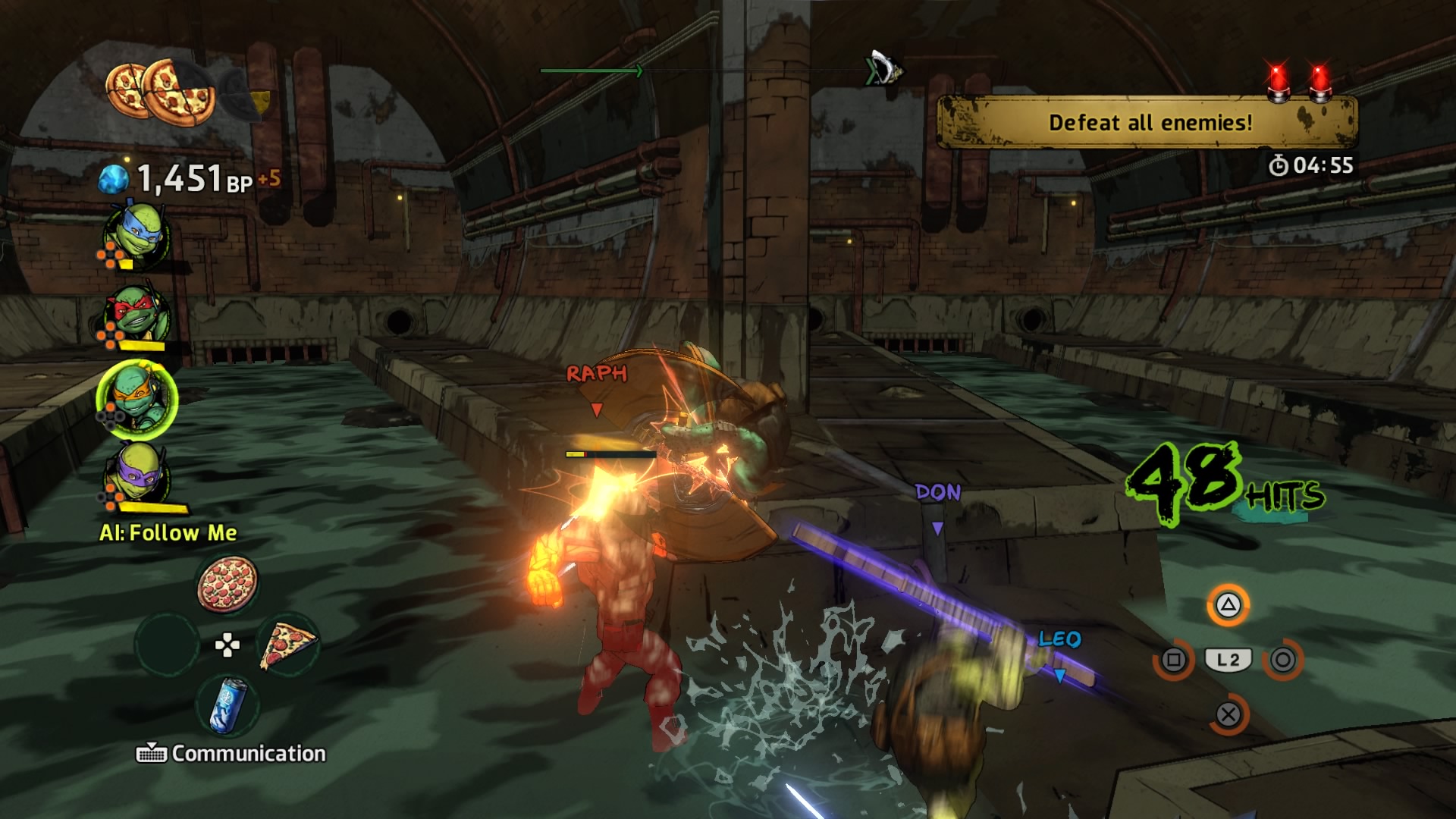Viewport: 1456px width, 819px height.
Task: Switch to Raphael's red-masked portrait
Action: click(136, 314)
